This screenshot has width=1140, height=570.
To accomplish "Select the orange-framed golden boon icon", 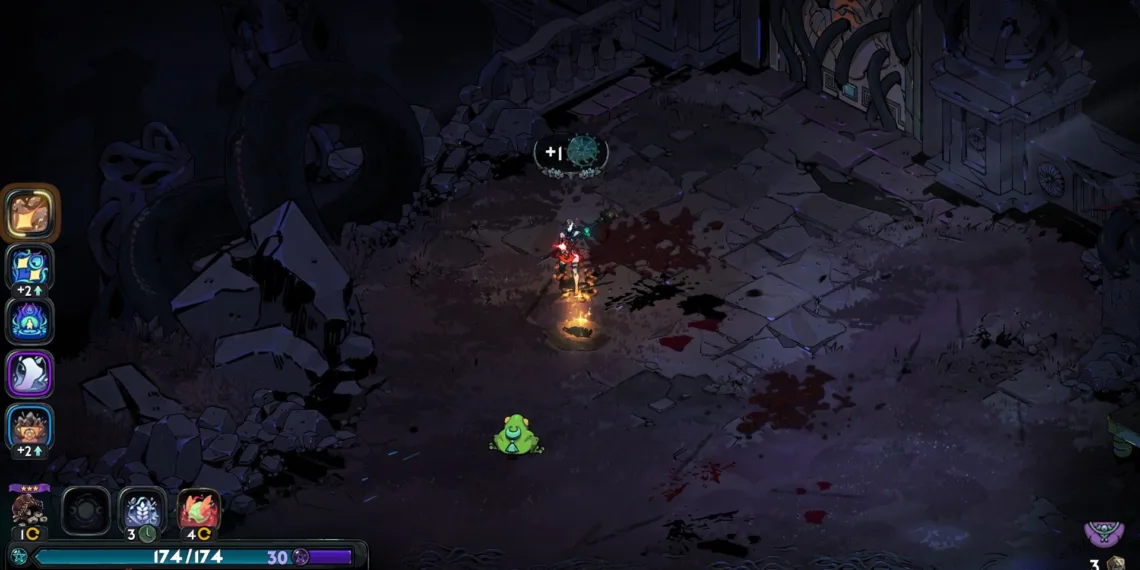I will 31,213.
